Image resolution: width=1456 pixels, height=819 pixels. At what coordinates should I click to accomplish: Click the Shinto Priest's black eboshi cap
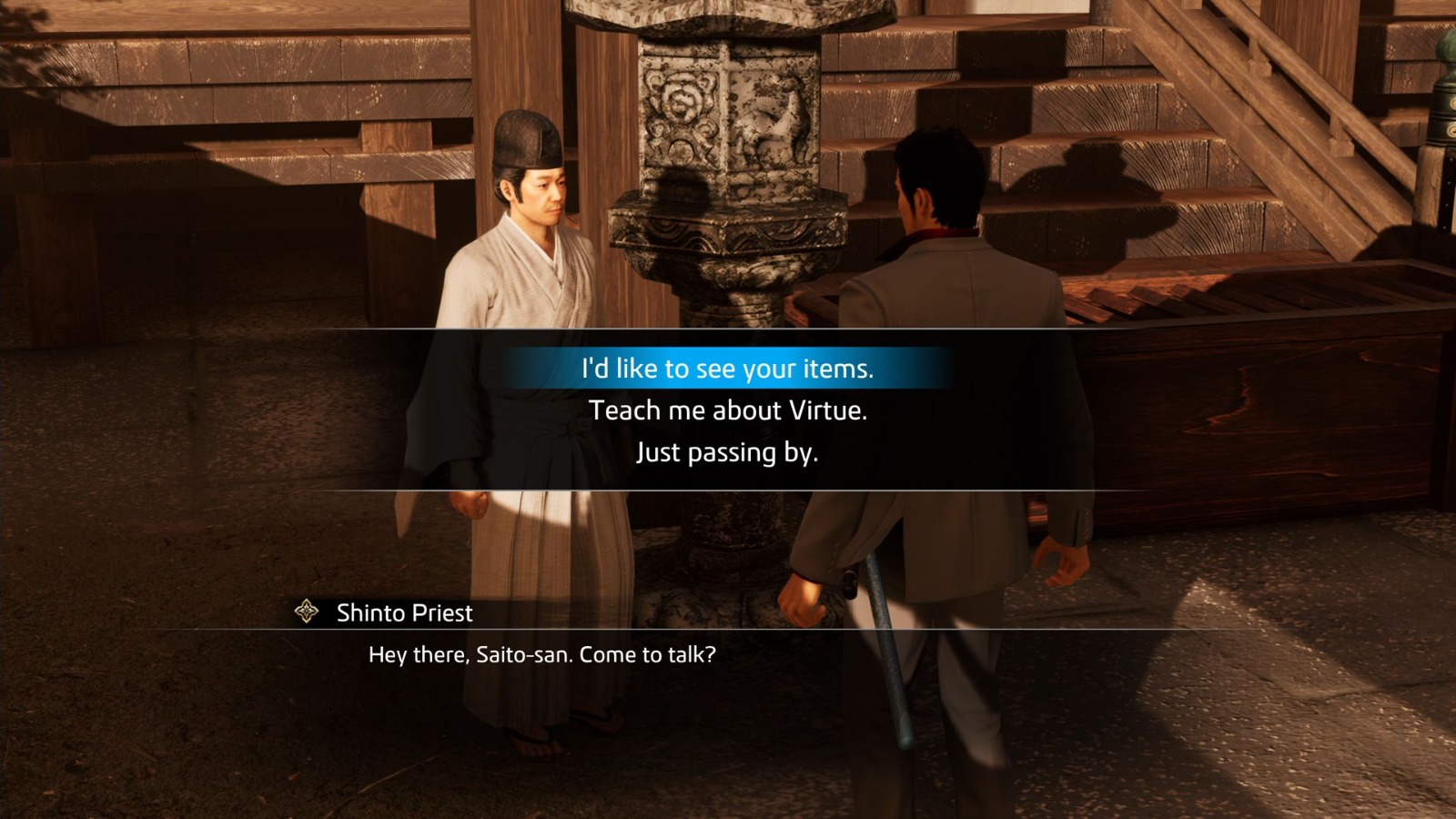(x=528, y=136)
